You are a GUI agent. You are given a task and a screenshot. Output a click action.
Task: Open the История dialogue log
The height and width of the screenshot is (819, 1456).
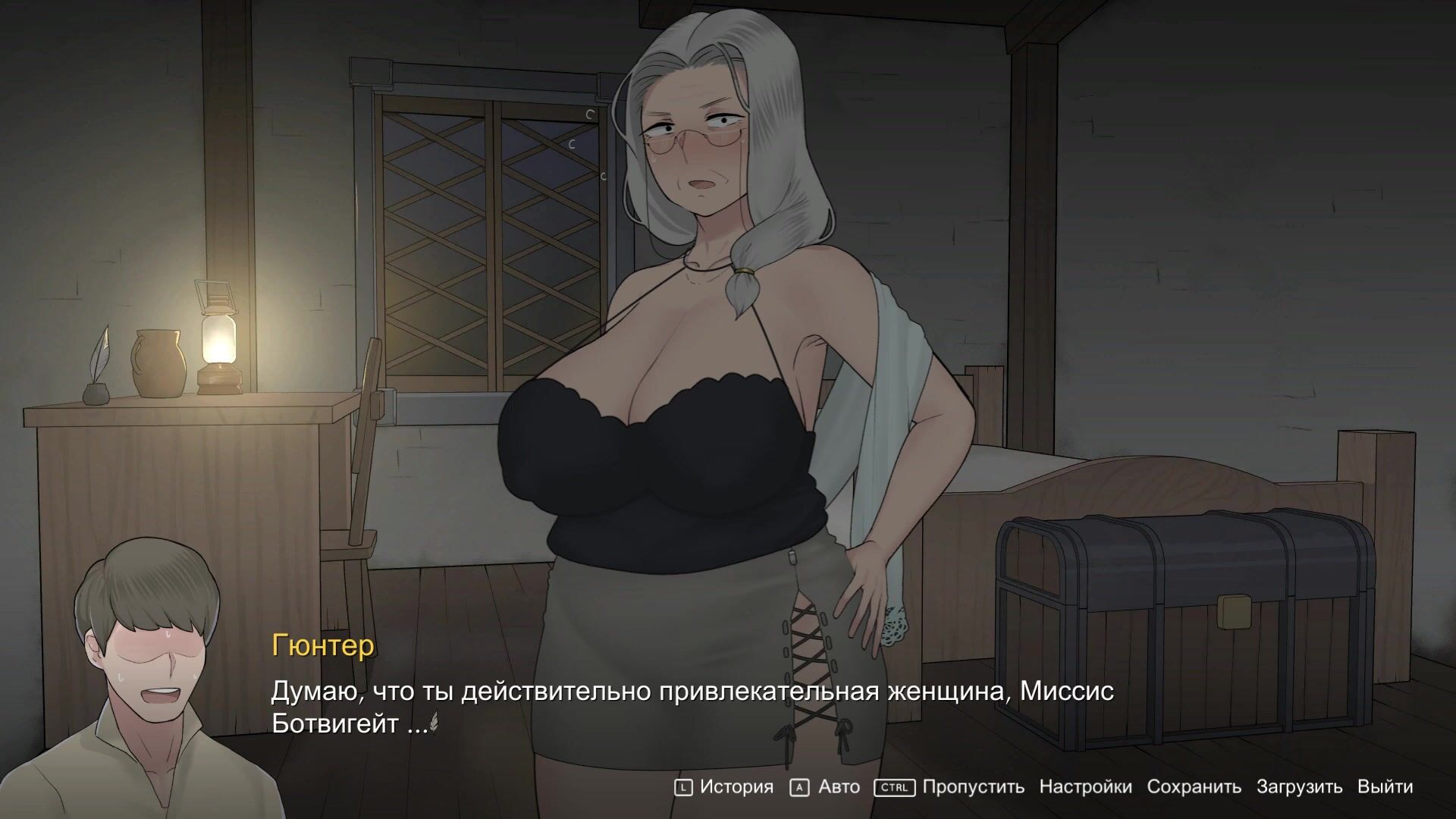(x=736, y=787)
